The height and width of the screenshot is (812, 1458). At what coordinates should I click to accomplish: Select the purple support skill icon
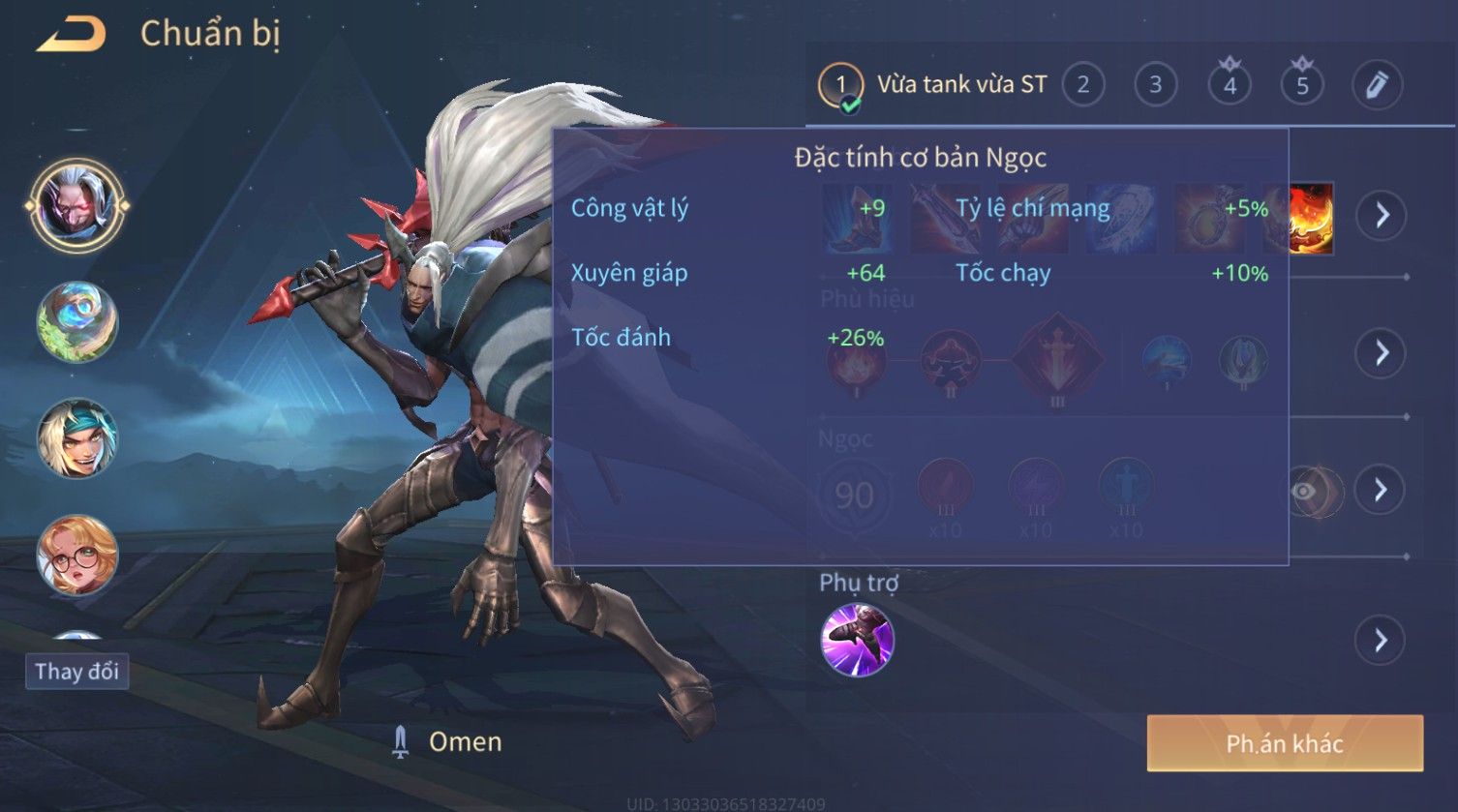point(857,640)
